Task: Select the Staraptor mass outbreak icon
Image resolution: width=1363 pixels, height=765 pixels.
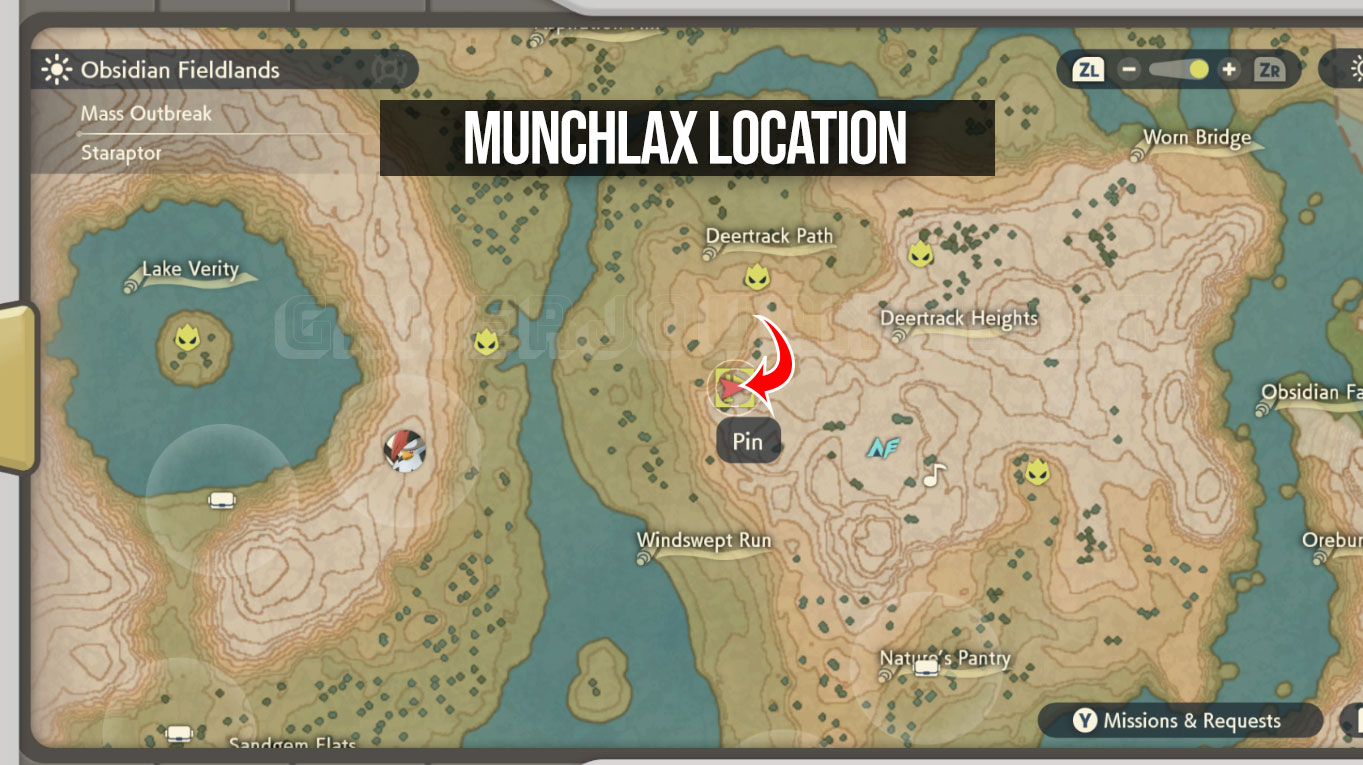Action: tap(403, 449)
